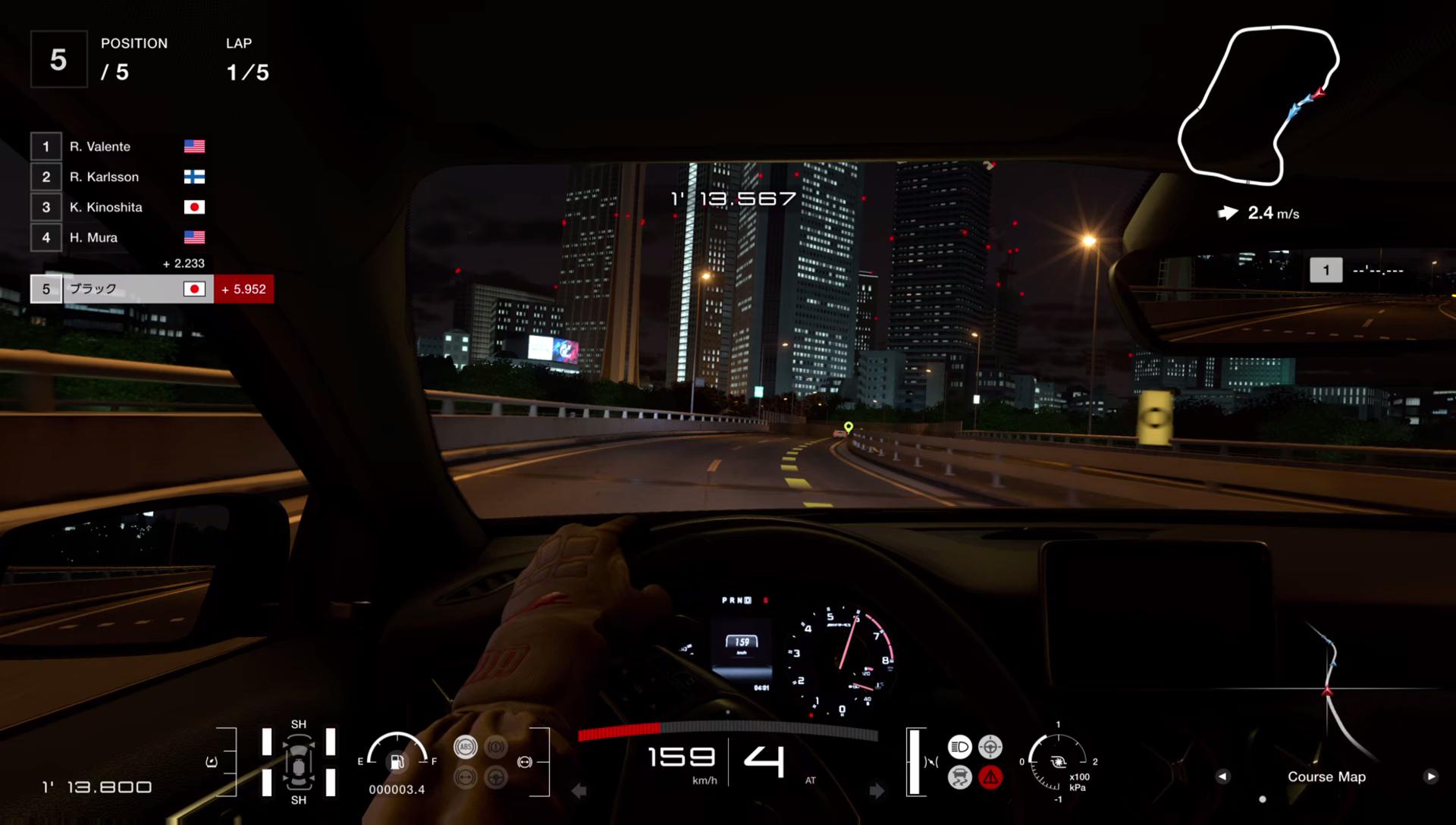Select the Course Map display label
The image size is (1456, 825).
[x=1326, y=776]
